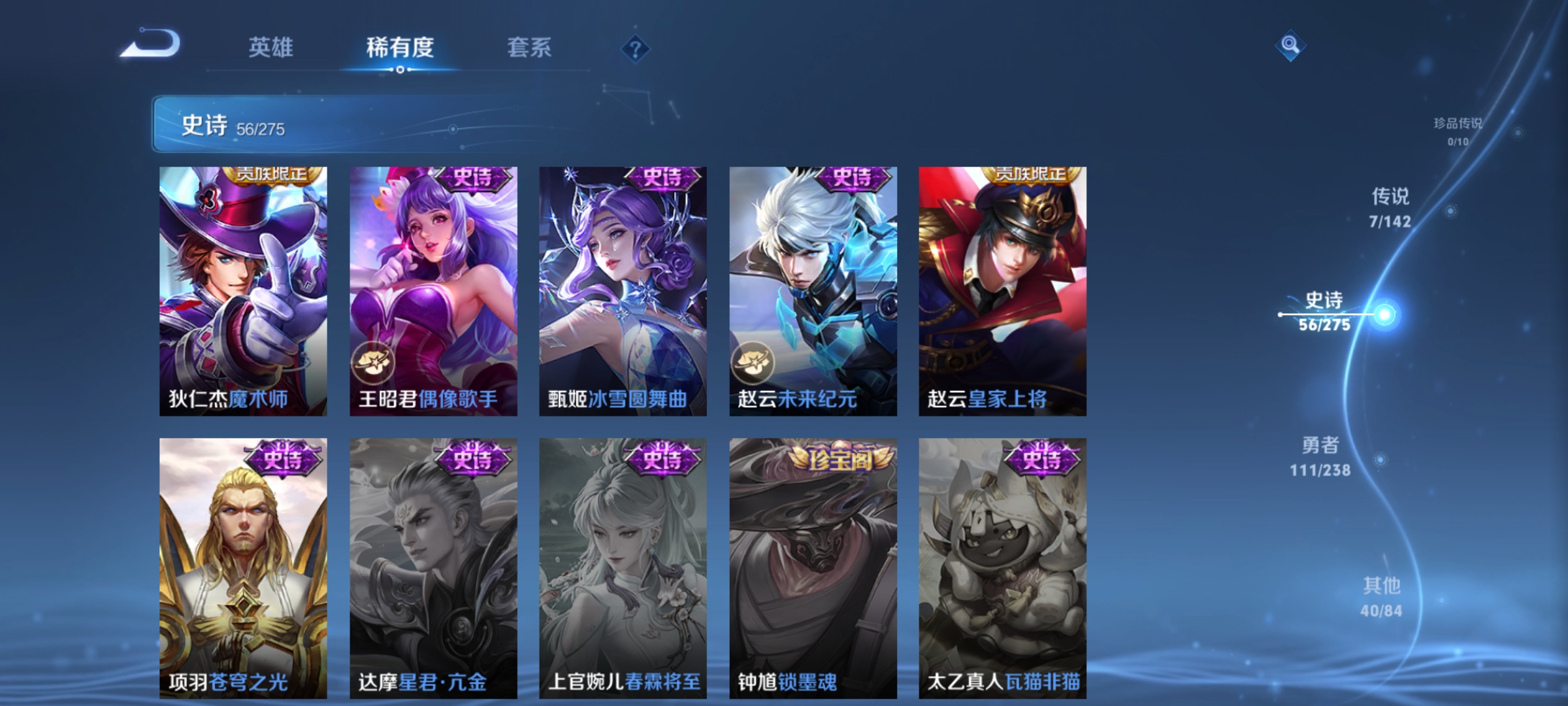Select 珍品传说 category on right side
The image size is (1568, 706).
click(1457, 129)
